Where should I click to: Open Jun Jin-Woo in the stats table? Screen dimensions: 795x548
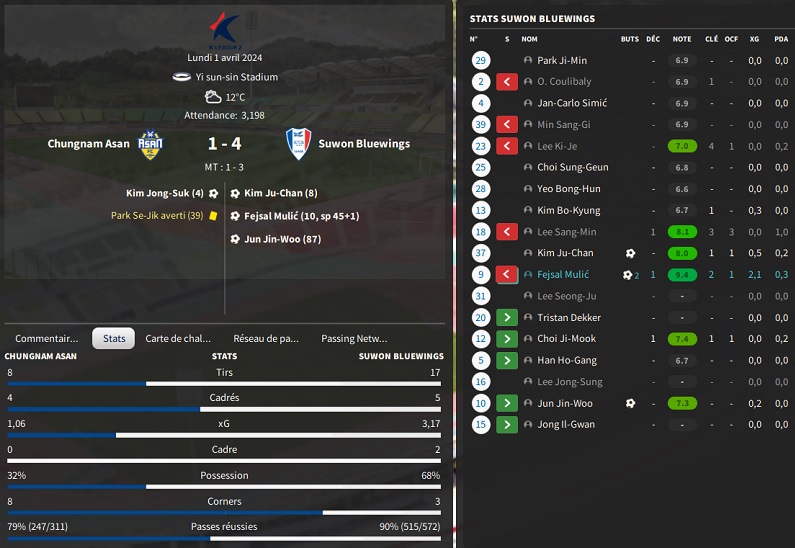point(565,404)
